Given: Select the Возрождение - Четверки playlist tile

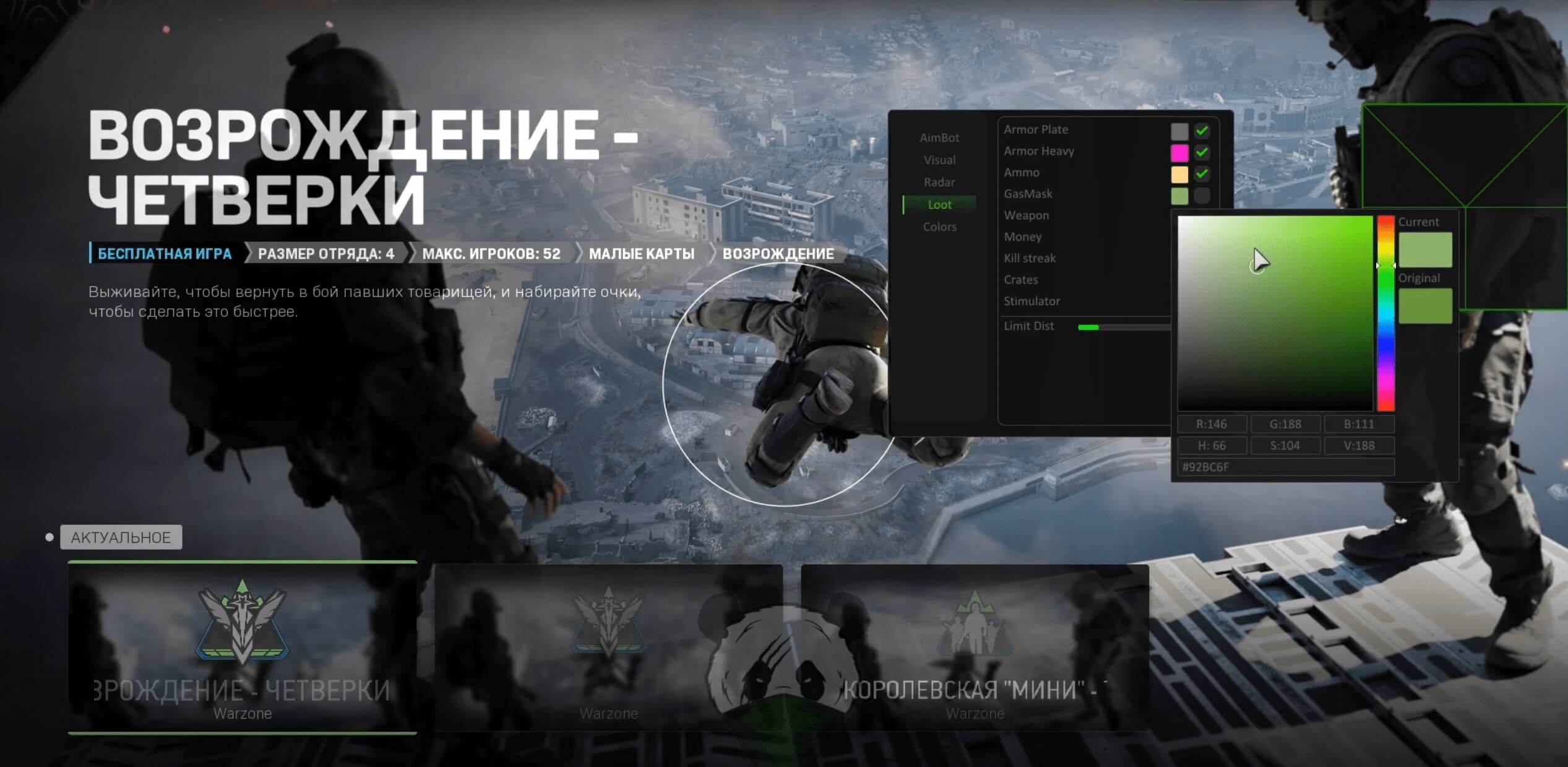Looking at the screenshot, I should point(242,647).
